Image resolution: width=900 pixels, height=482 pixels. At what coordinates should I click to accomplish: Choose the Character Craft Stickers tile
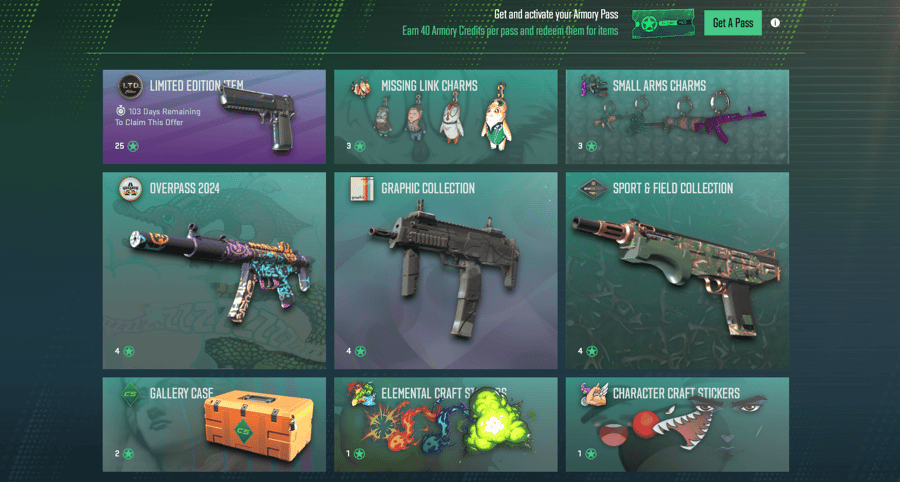click(x=676, y=424)
